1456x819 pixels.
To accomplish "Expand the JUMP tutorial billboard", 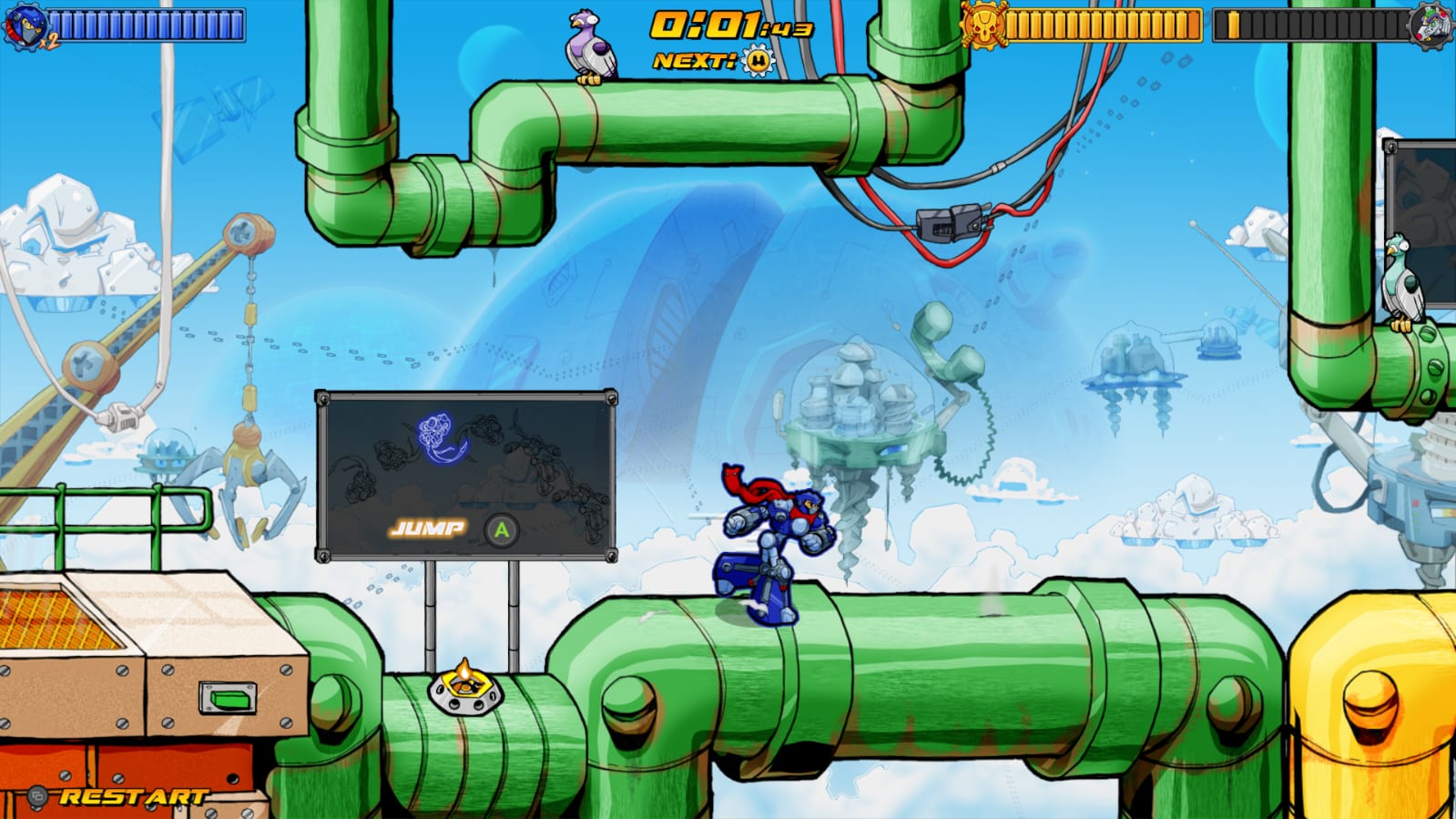I will [x=464, y=474].
